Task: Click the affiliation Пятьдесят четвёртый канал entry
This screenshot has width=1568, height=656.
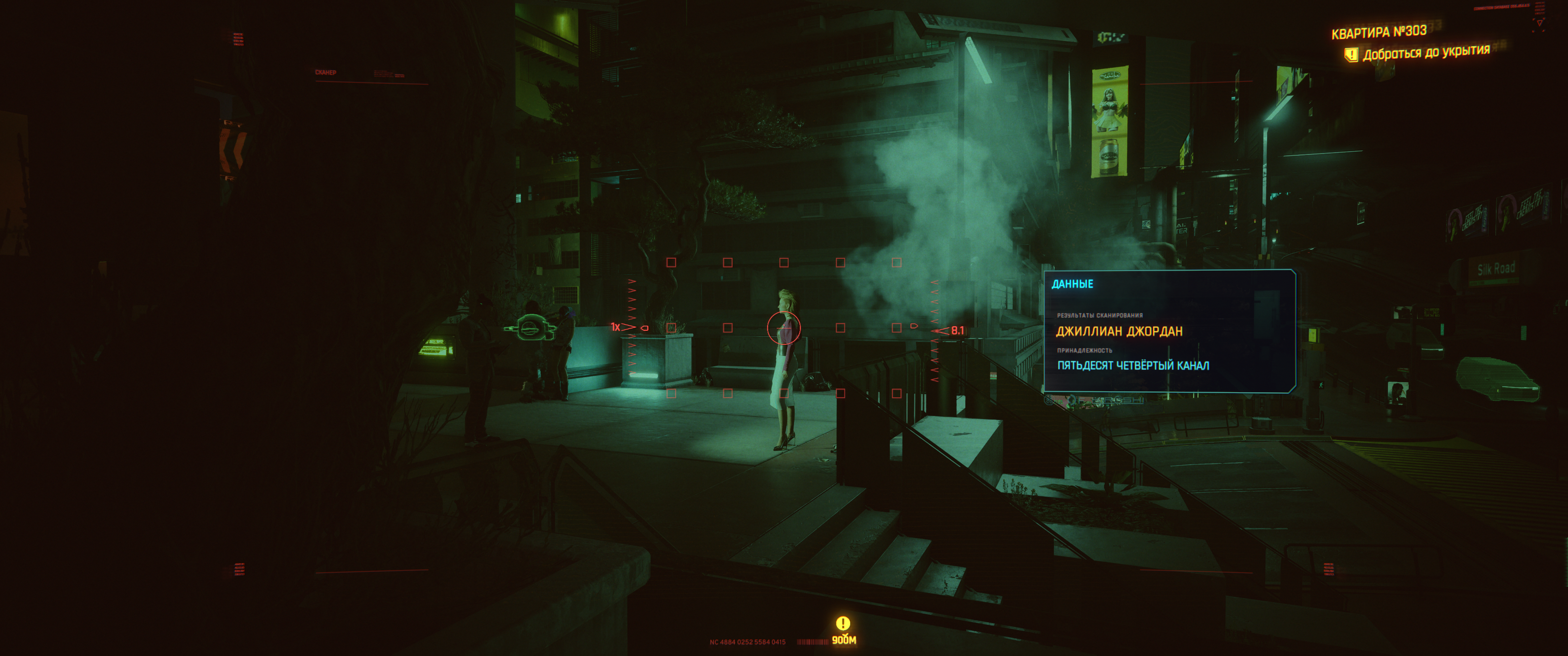Action: click(x=1133, y=366)
